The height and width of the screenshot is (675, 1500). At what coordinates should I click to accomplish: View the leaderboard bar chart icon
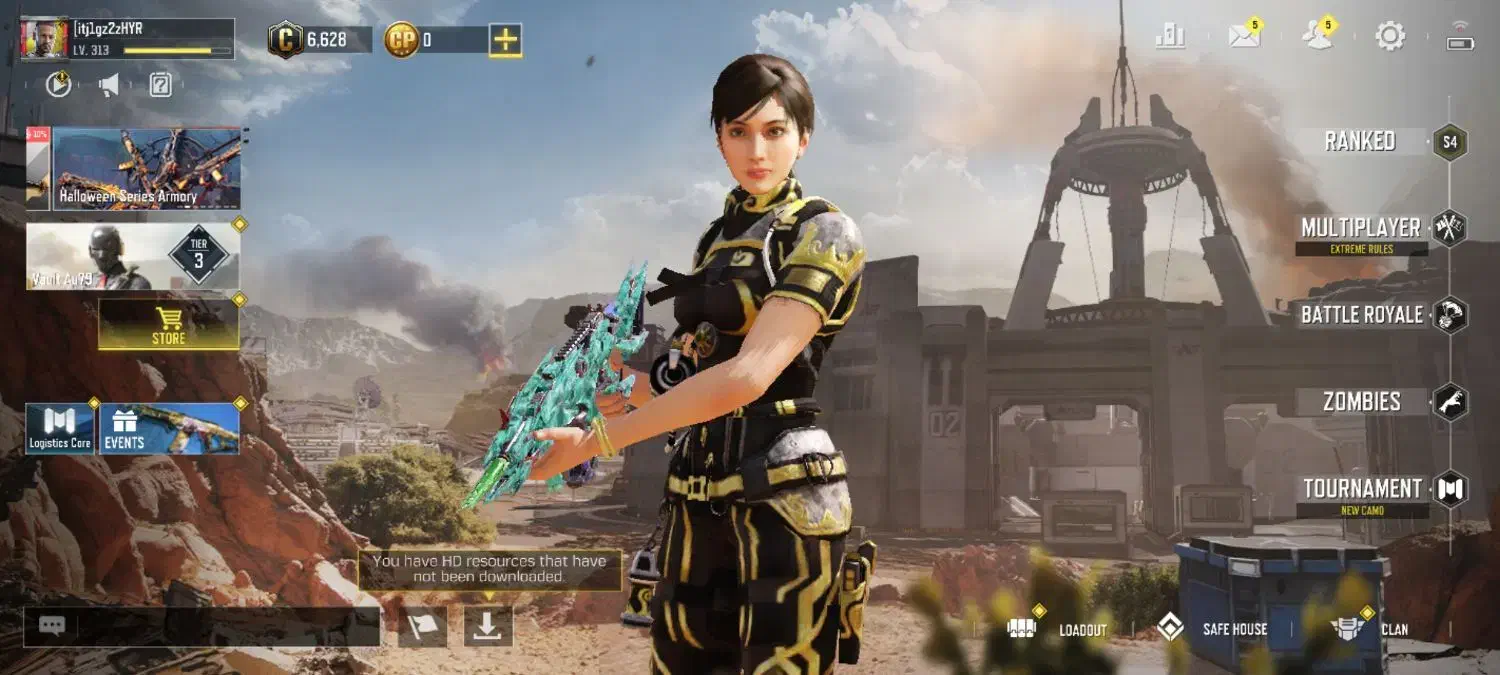coord(1170,37)
